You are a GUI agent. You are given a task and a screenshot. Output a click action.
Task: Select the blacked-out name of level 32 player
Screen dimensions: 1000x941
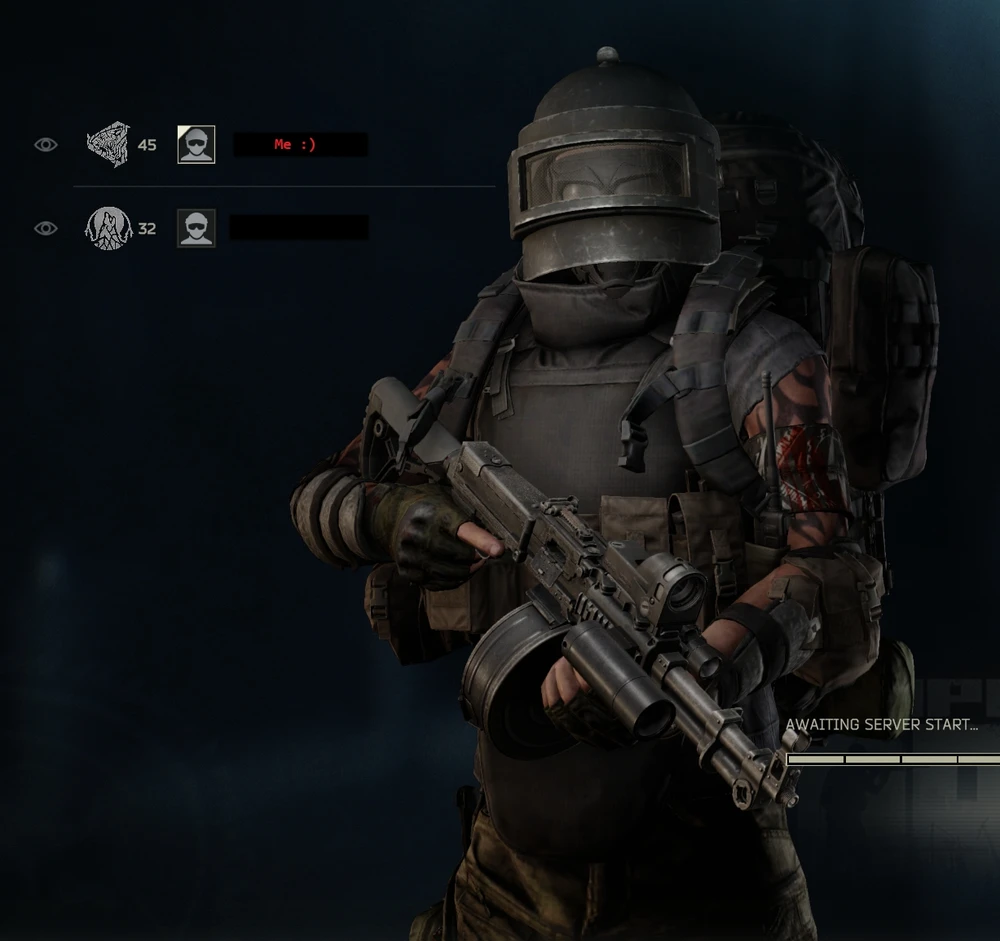(299, 228)
